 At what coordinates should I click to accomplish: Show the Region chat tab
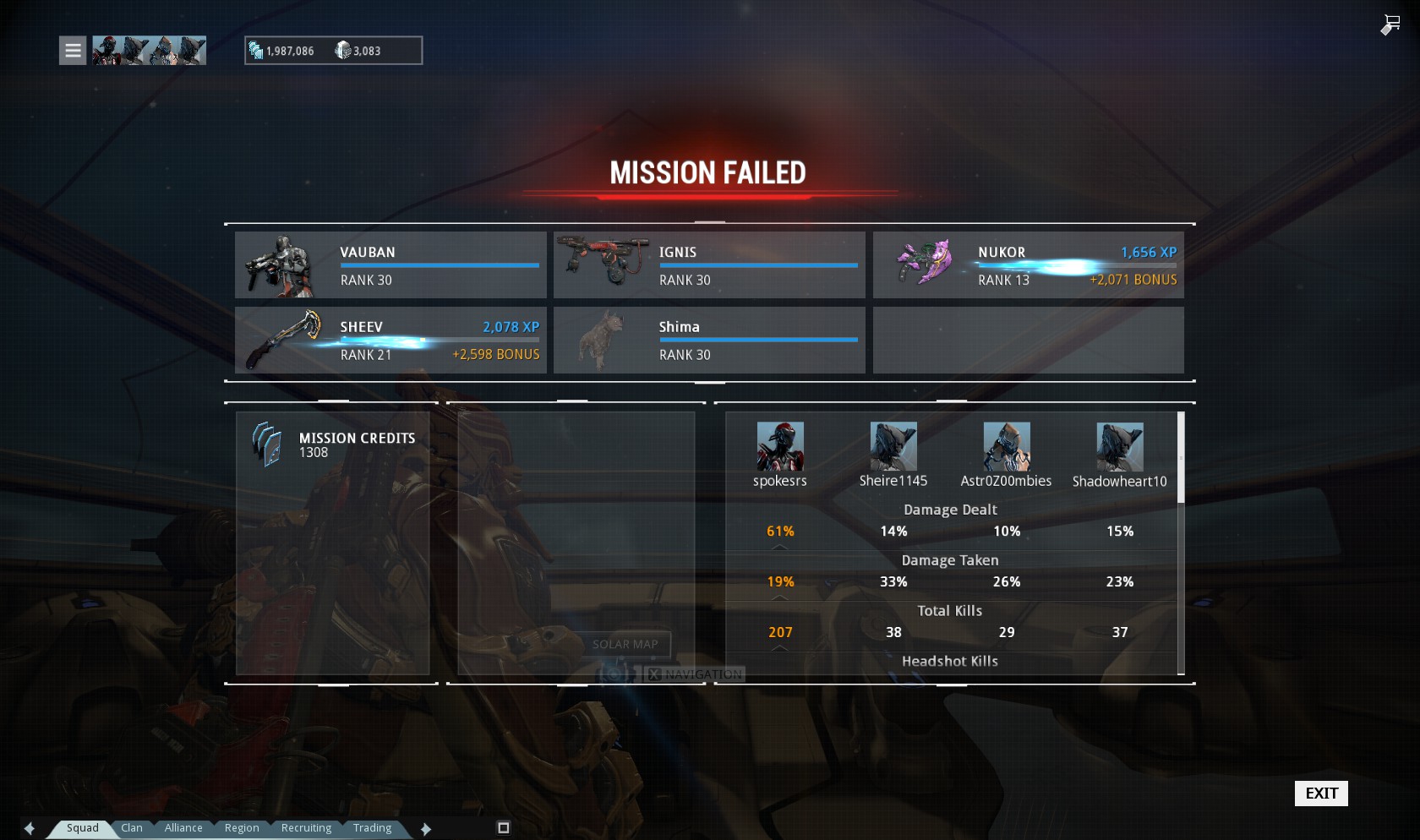click(x=242, y=828)
